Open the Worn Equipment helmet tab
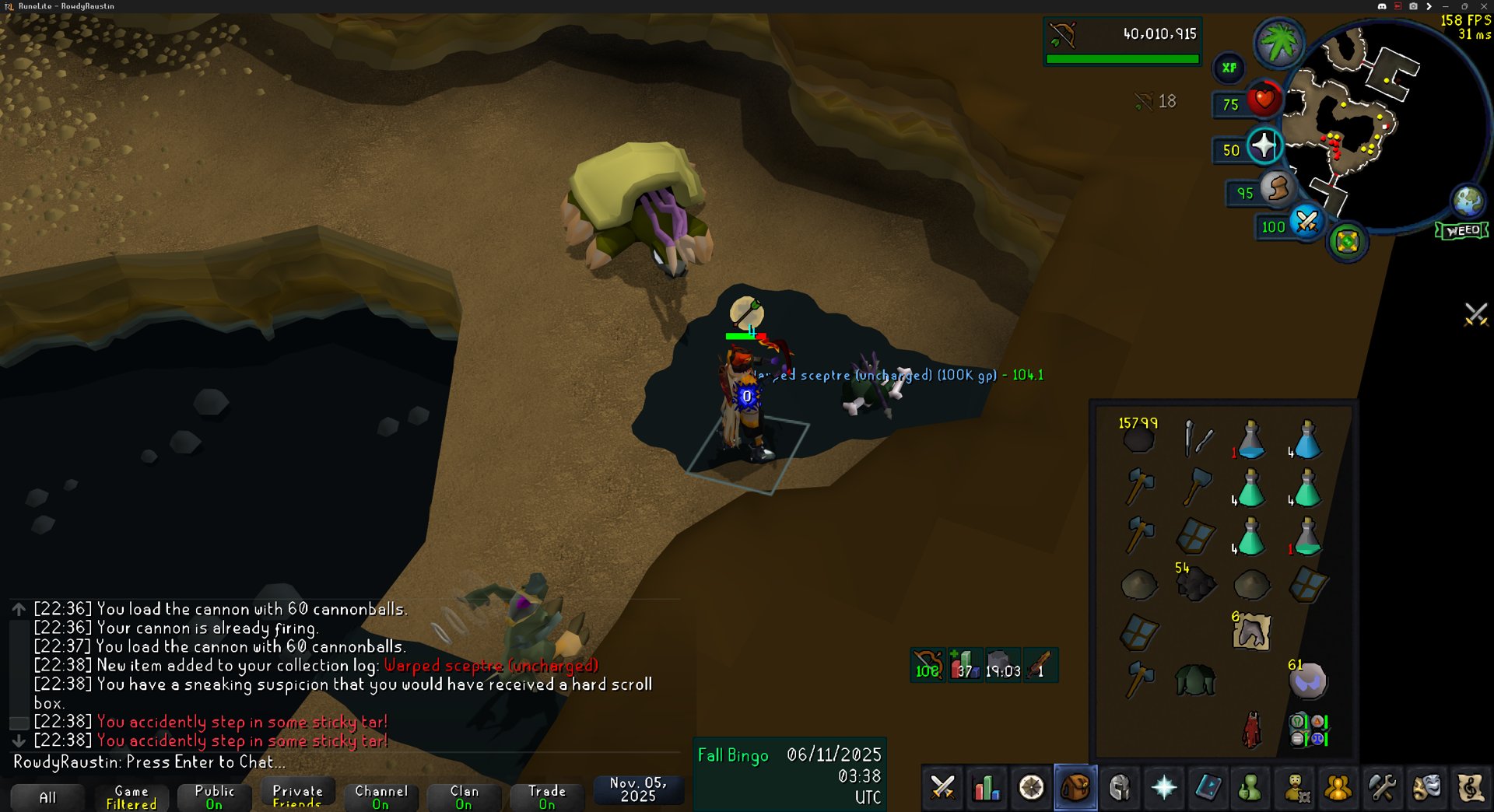Screen dimensions: 1494x812 1119,788
